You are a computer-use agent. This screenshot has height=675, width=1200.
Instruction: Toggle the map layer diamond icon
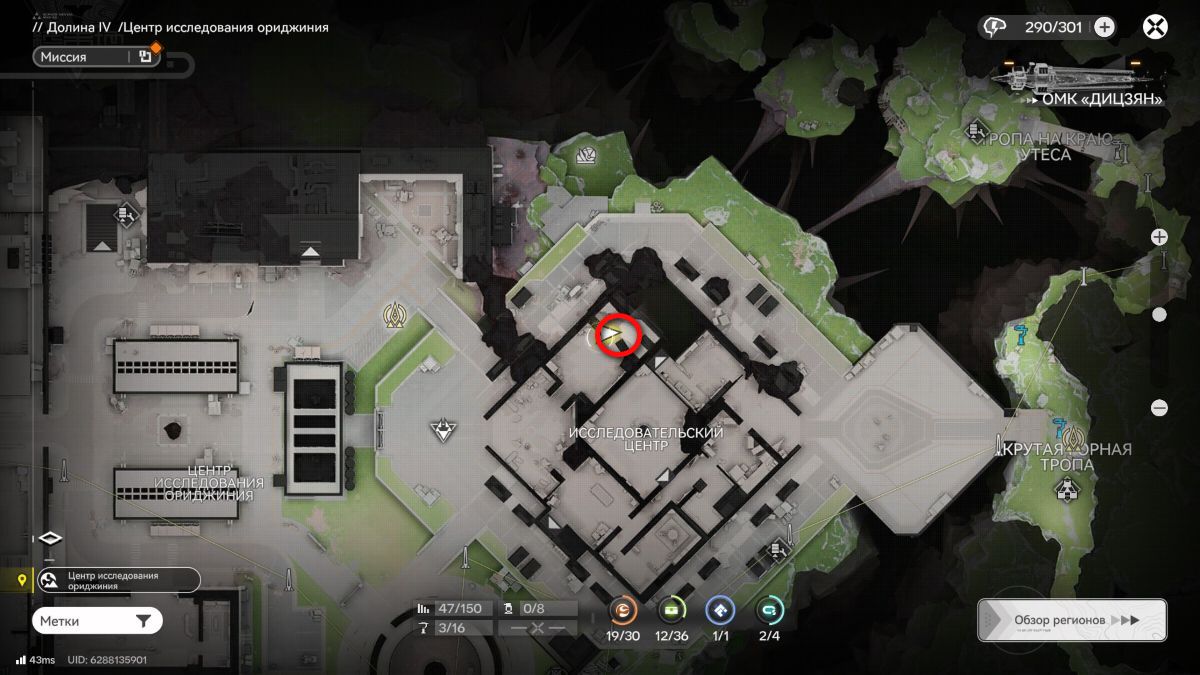(50, 538)
